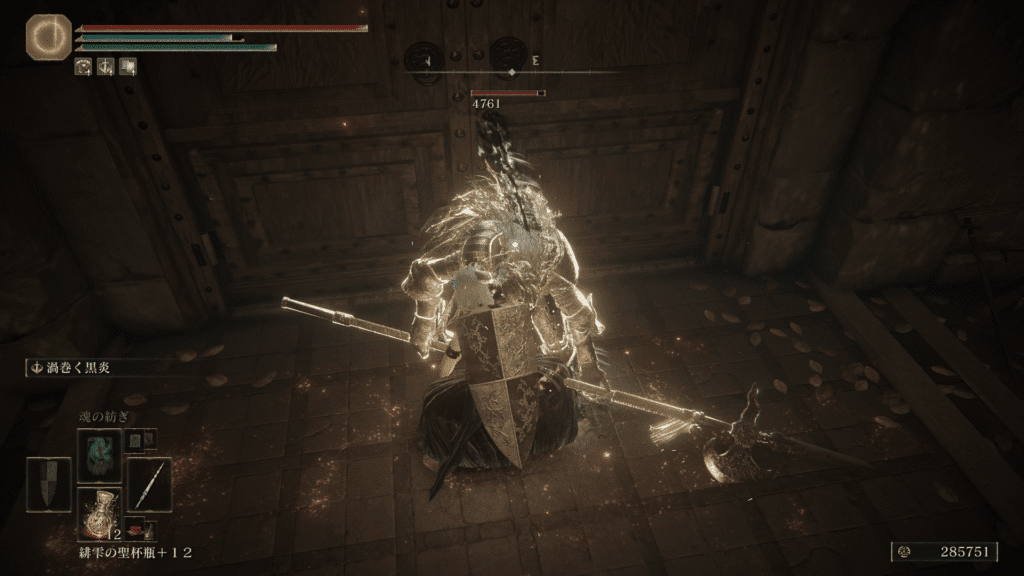Select the 魂の紡ぎ memory slot

point(99,453)
